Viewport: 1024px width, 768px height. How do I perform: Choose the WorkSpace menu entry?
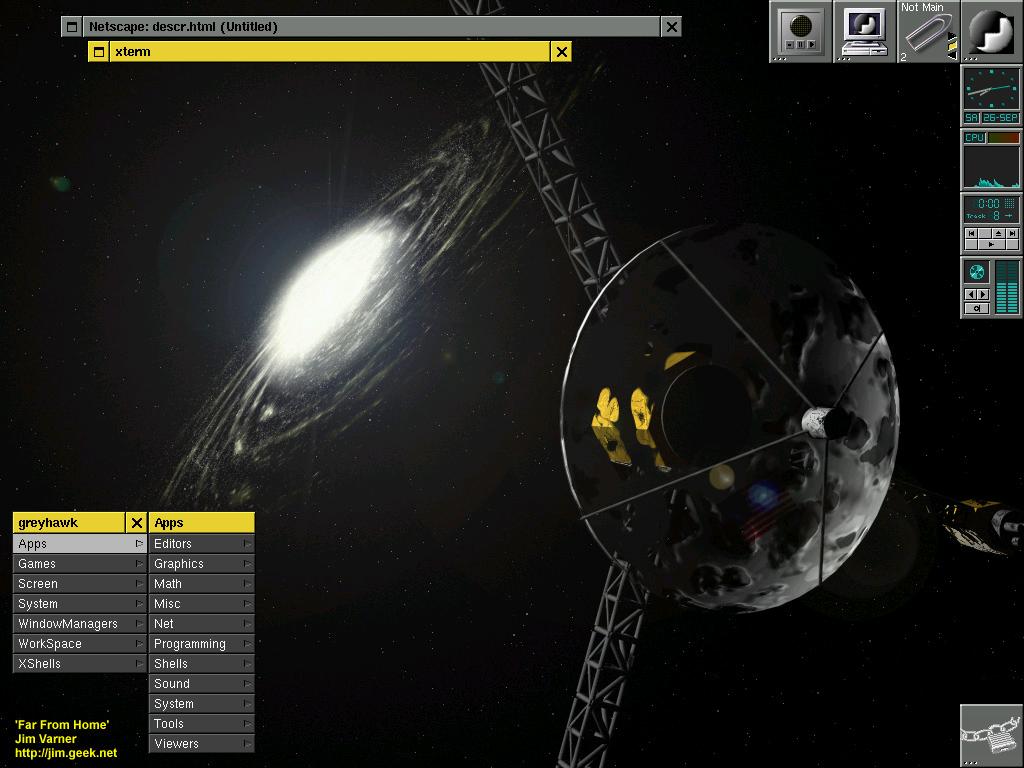(x=79, y=644)
